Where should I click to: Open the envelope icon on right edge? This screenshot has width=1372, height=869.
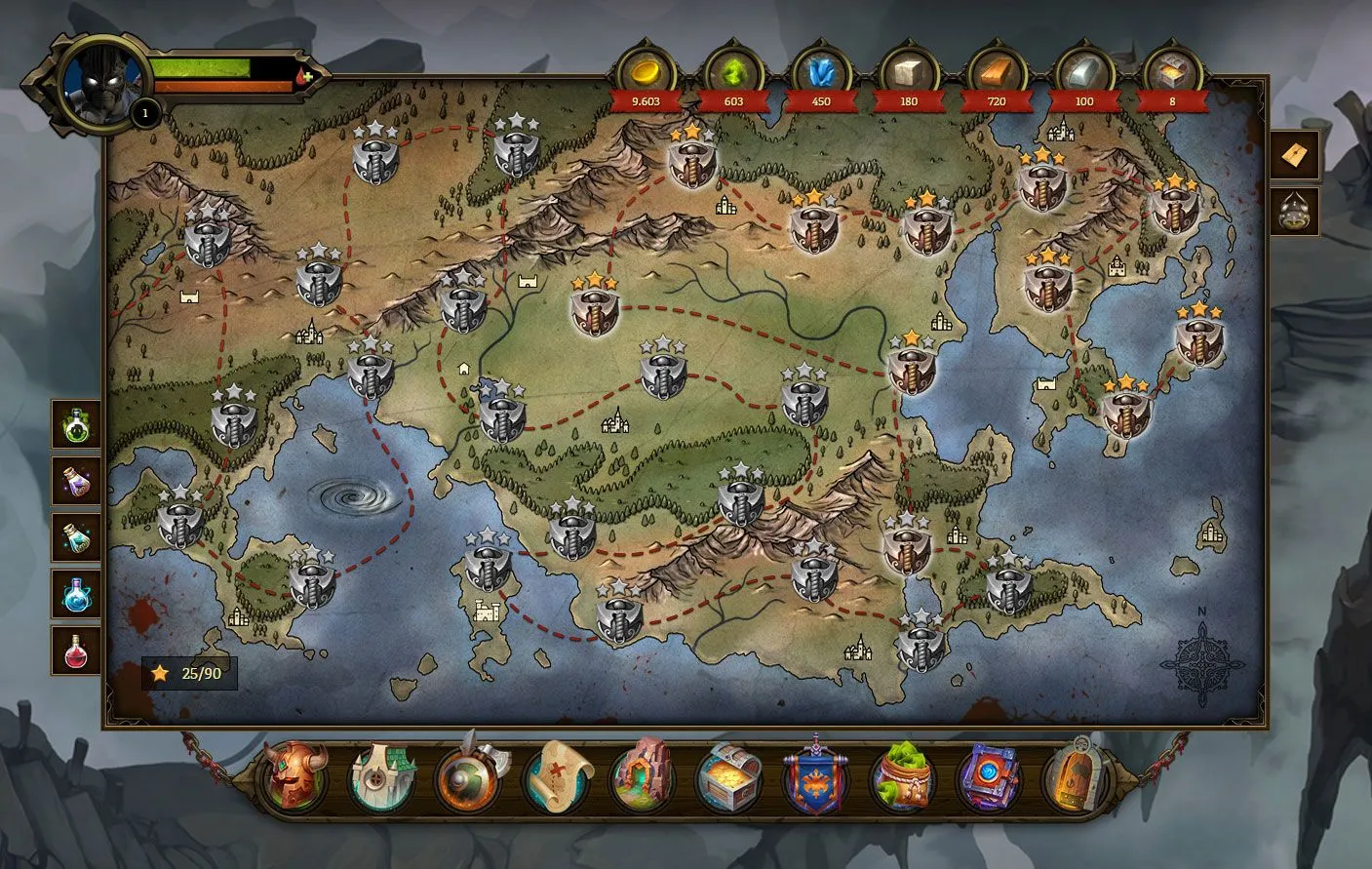pyautogui.click(x=1295, y=155)
